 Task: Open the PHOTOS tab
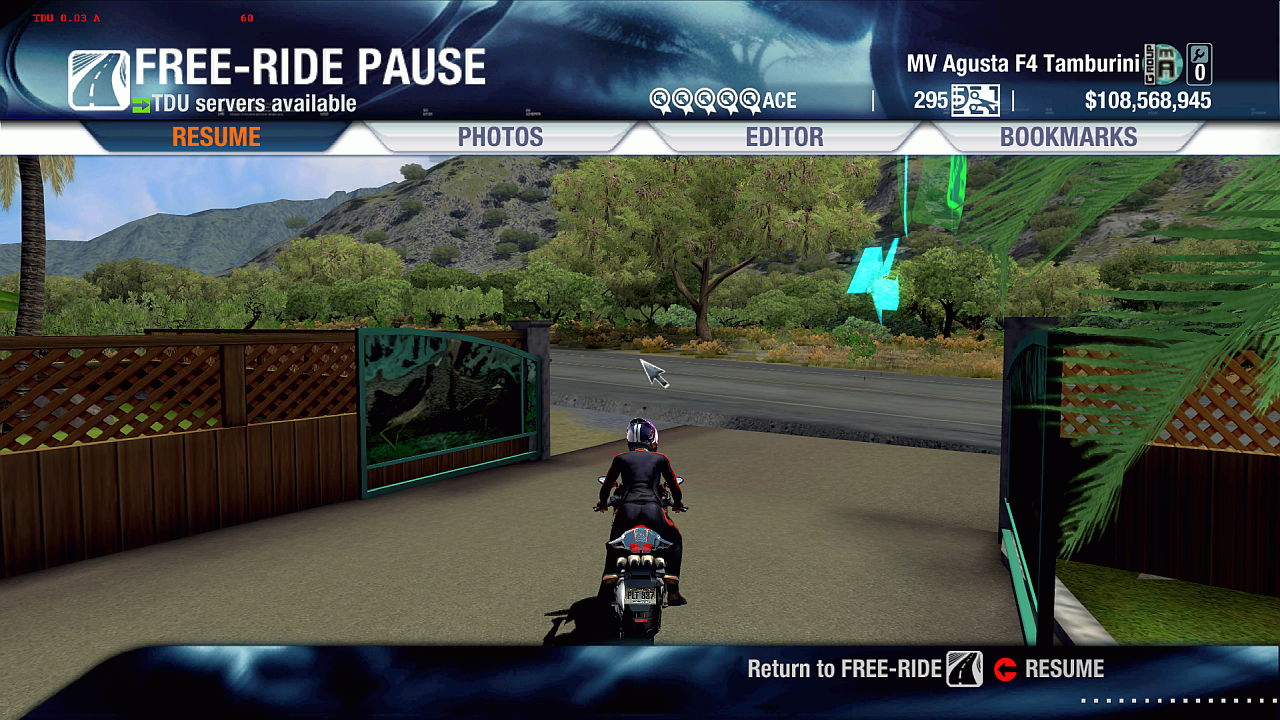click(x=500, y=137)
